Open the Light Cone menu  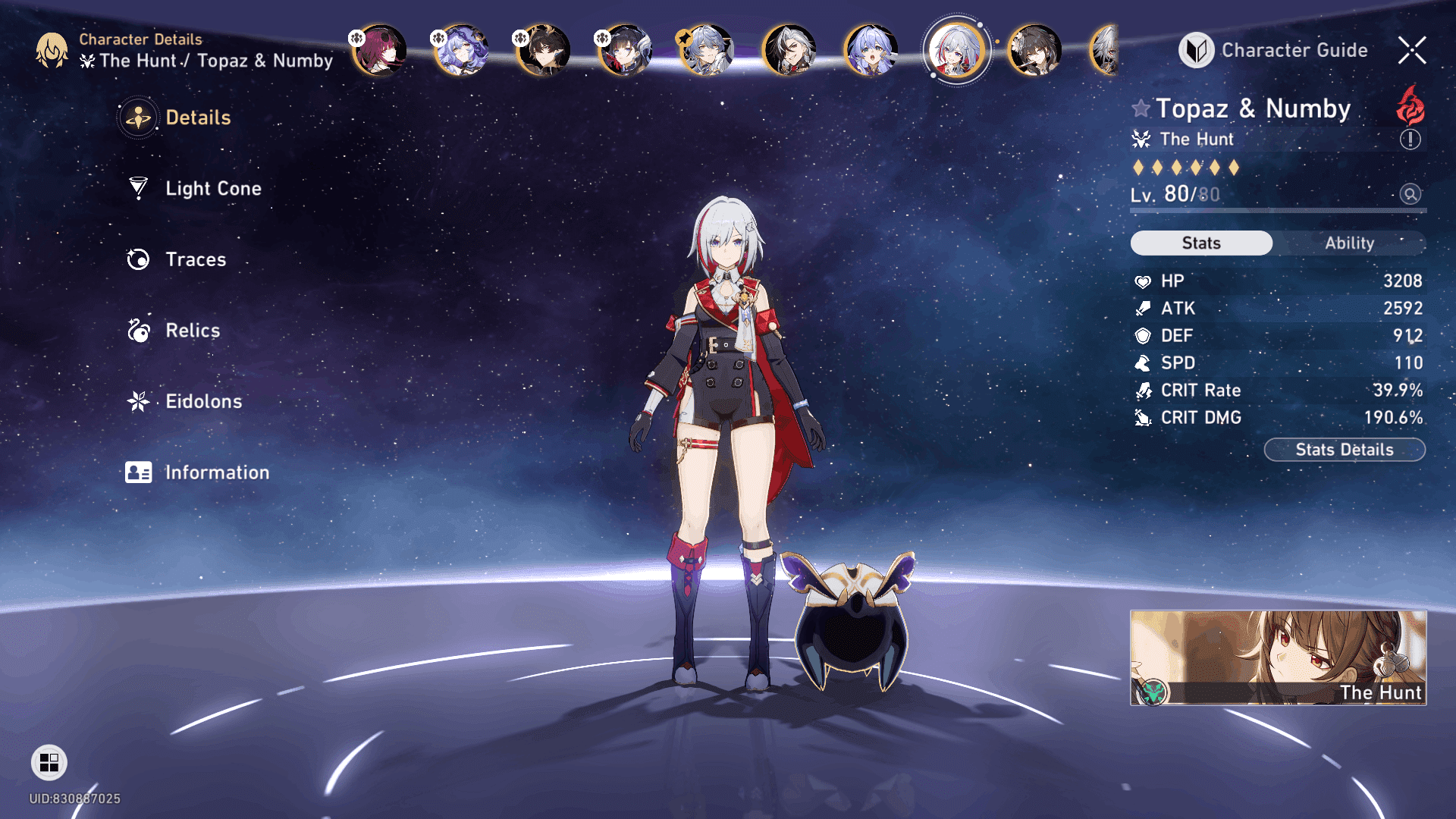[212, 188]
